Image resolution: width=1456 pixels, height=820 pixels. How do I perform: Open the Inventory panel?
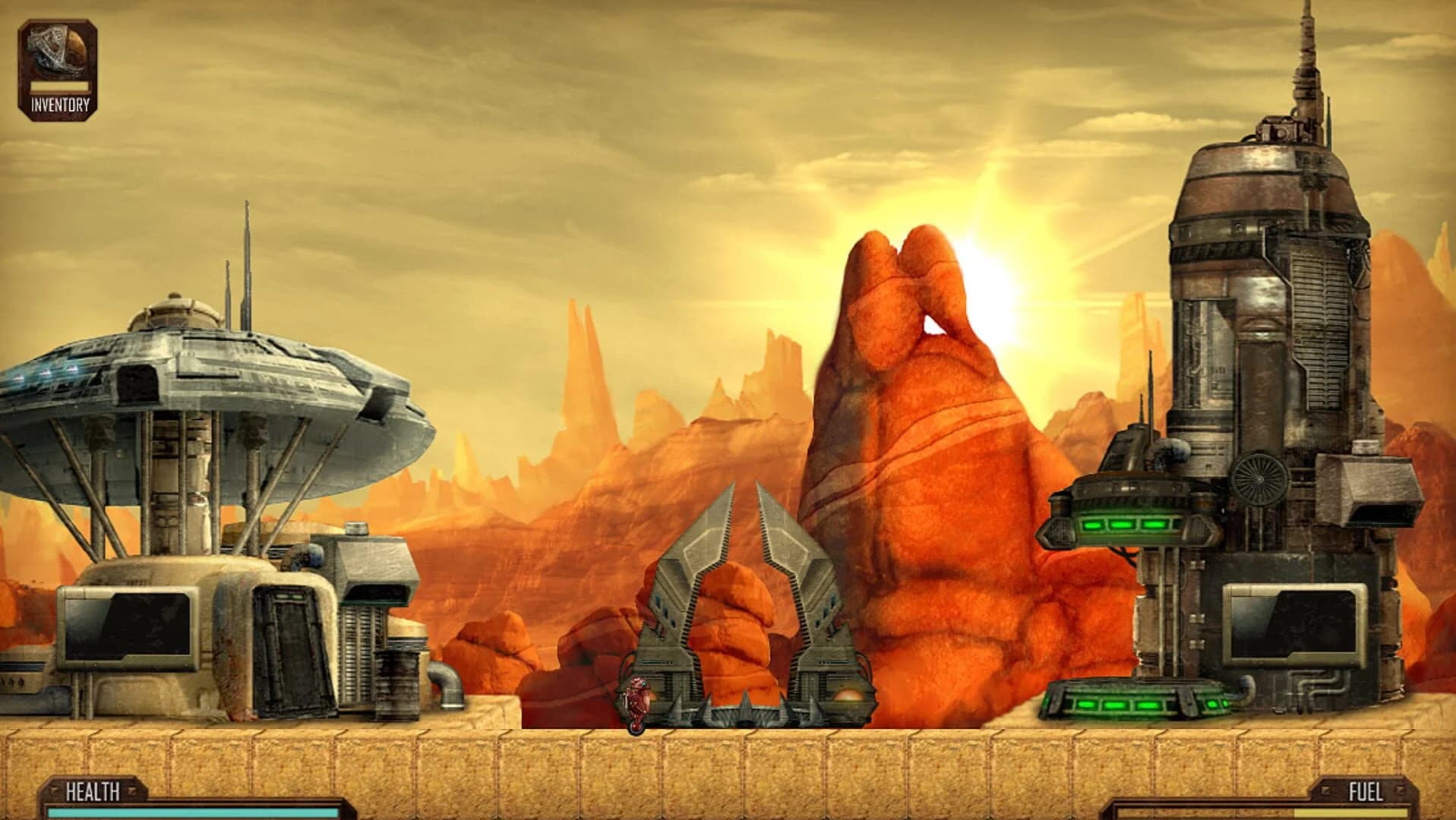[x=57, y=65]
